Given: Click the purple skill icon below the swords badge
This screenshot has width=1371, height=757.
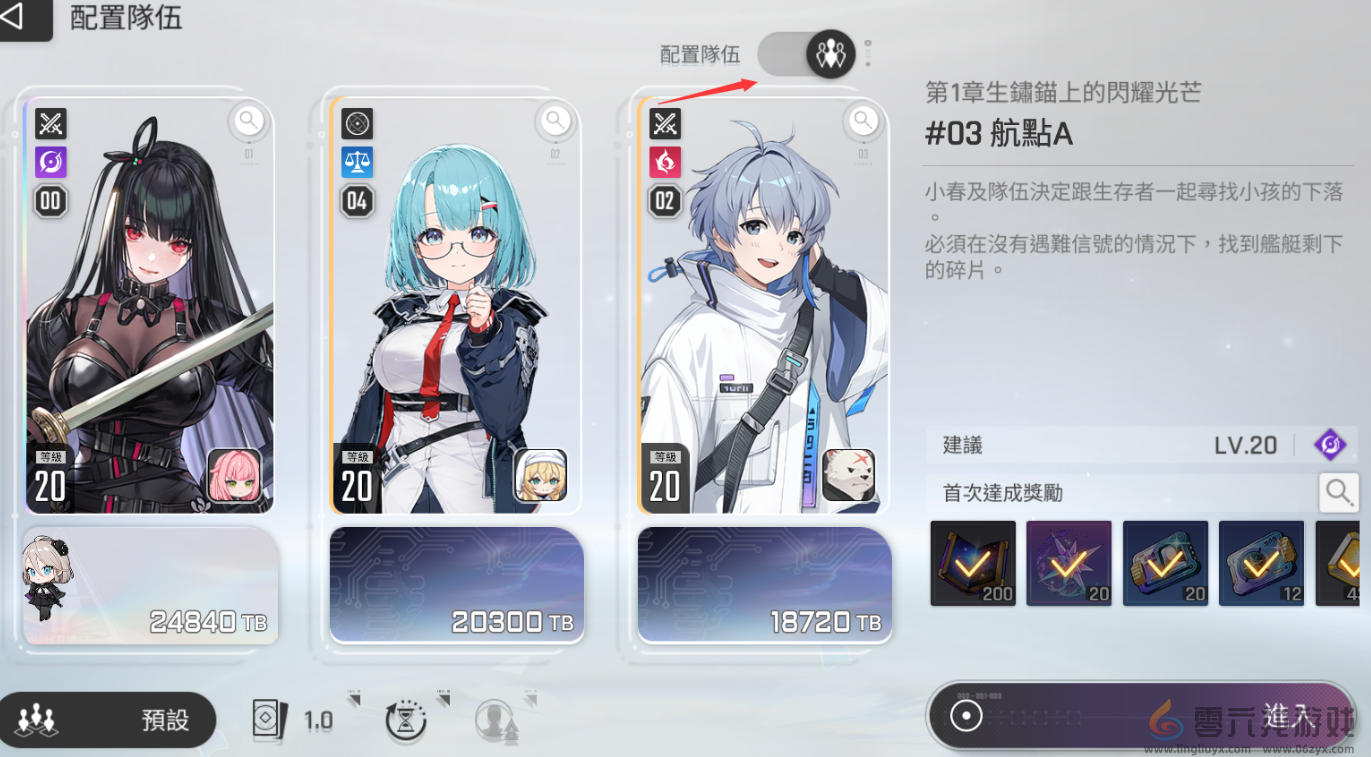Looking at the screenshot, I should coord(50,162).
